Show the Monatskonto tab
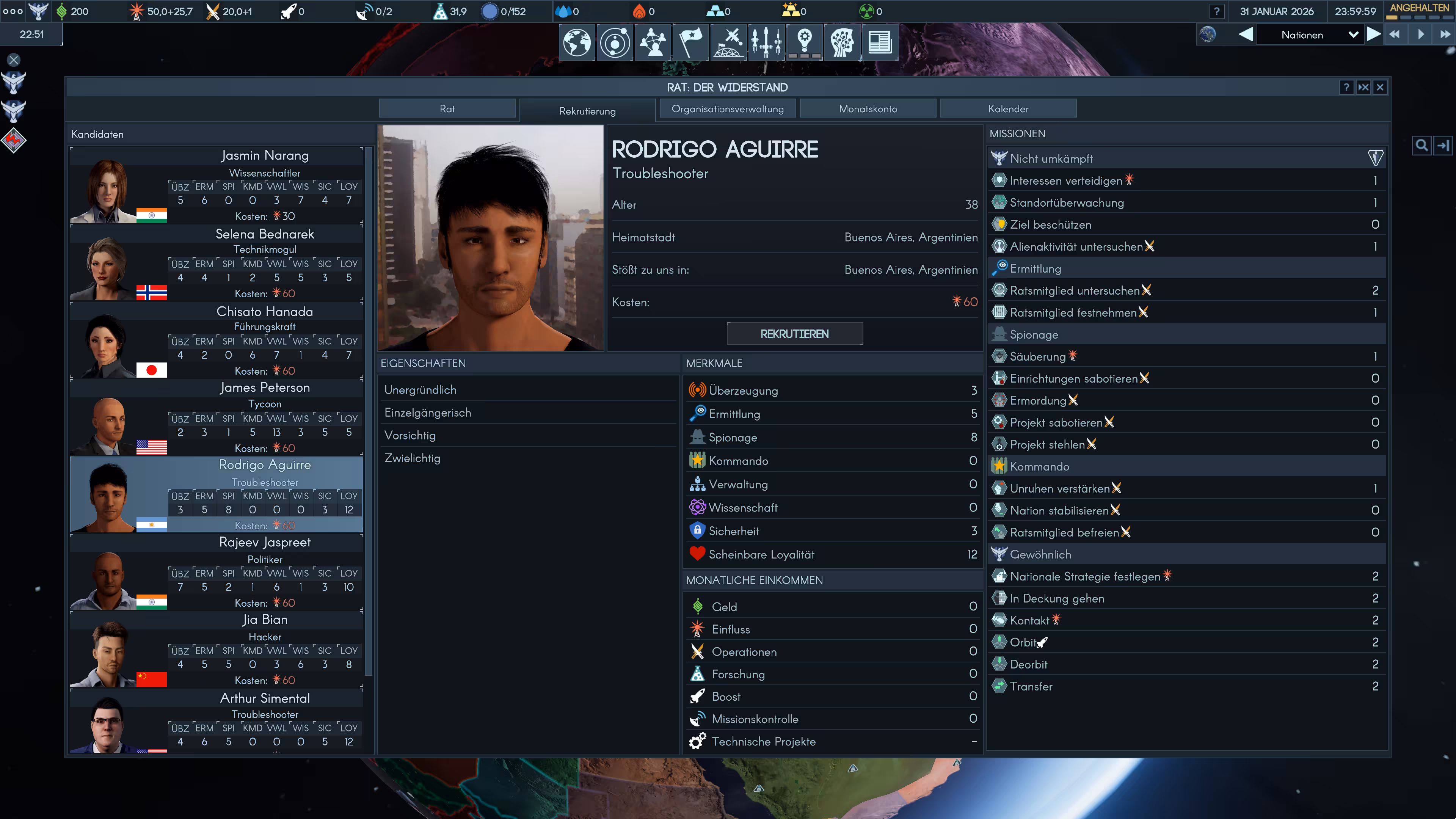The width and height of the screenshot is (1456, 819). pyautogui.click(x=868, y=108)
